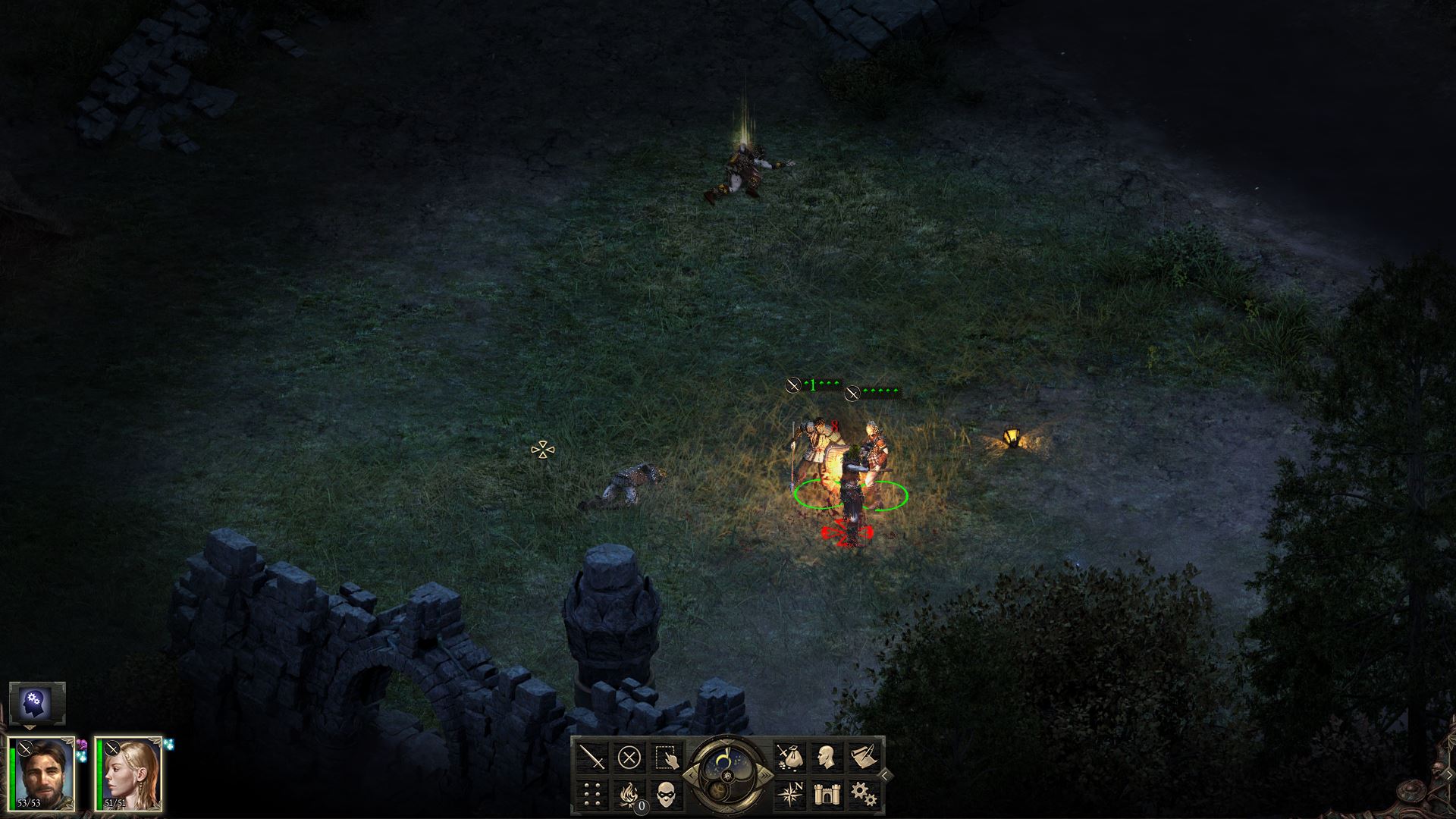
Task: Toggle stealth with the masked face icon
Action: coord(667,794)
